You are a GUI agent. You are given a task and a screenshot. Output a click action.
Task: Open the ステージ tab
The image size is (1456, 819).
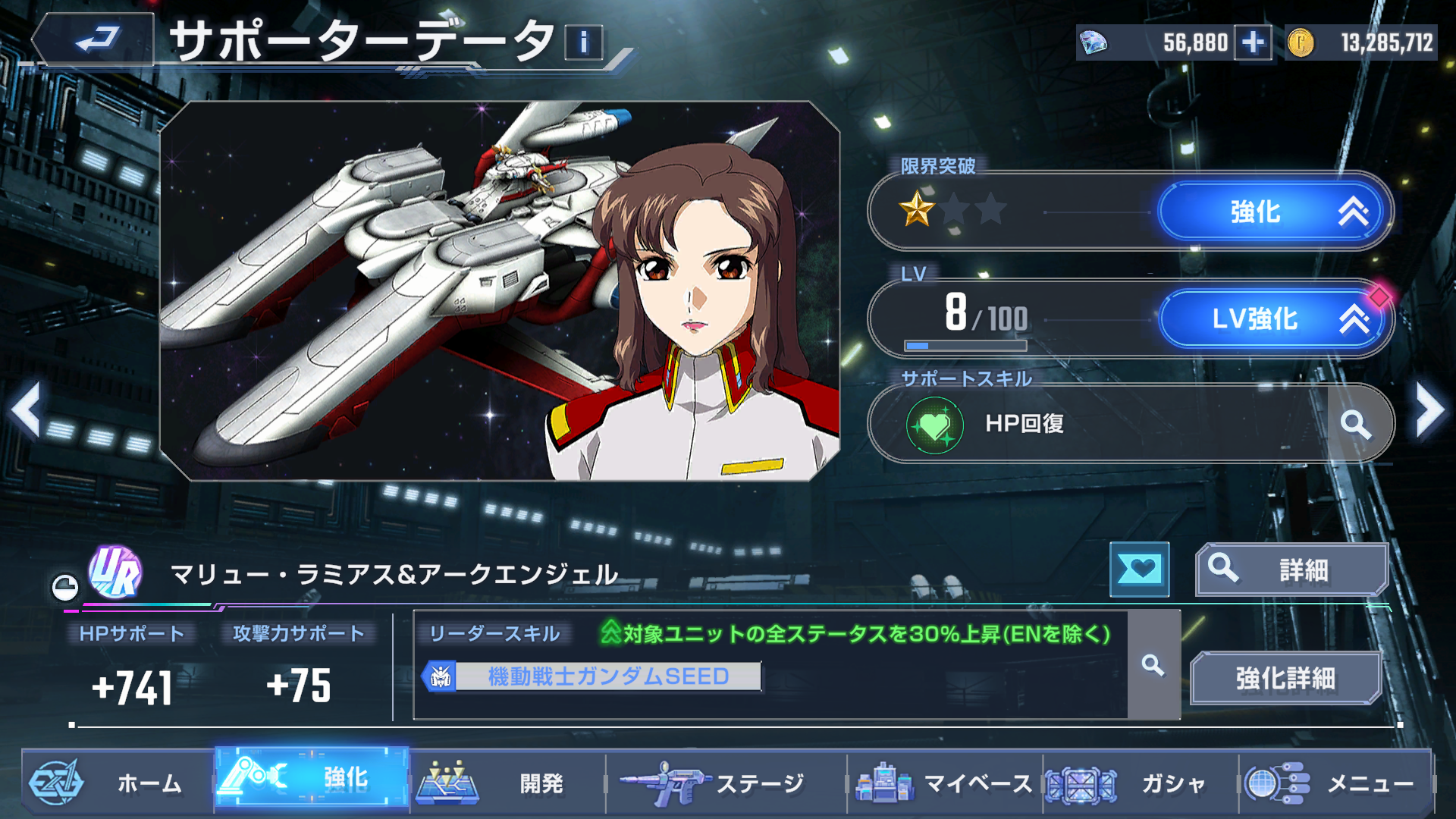[724, 783]
